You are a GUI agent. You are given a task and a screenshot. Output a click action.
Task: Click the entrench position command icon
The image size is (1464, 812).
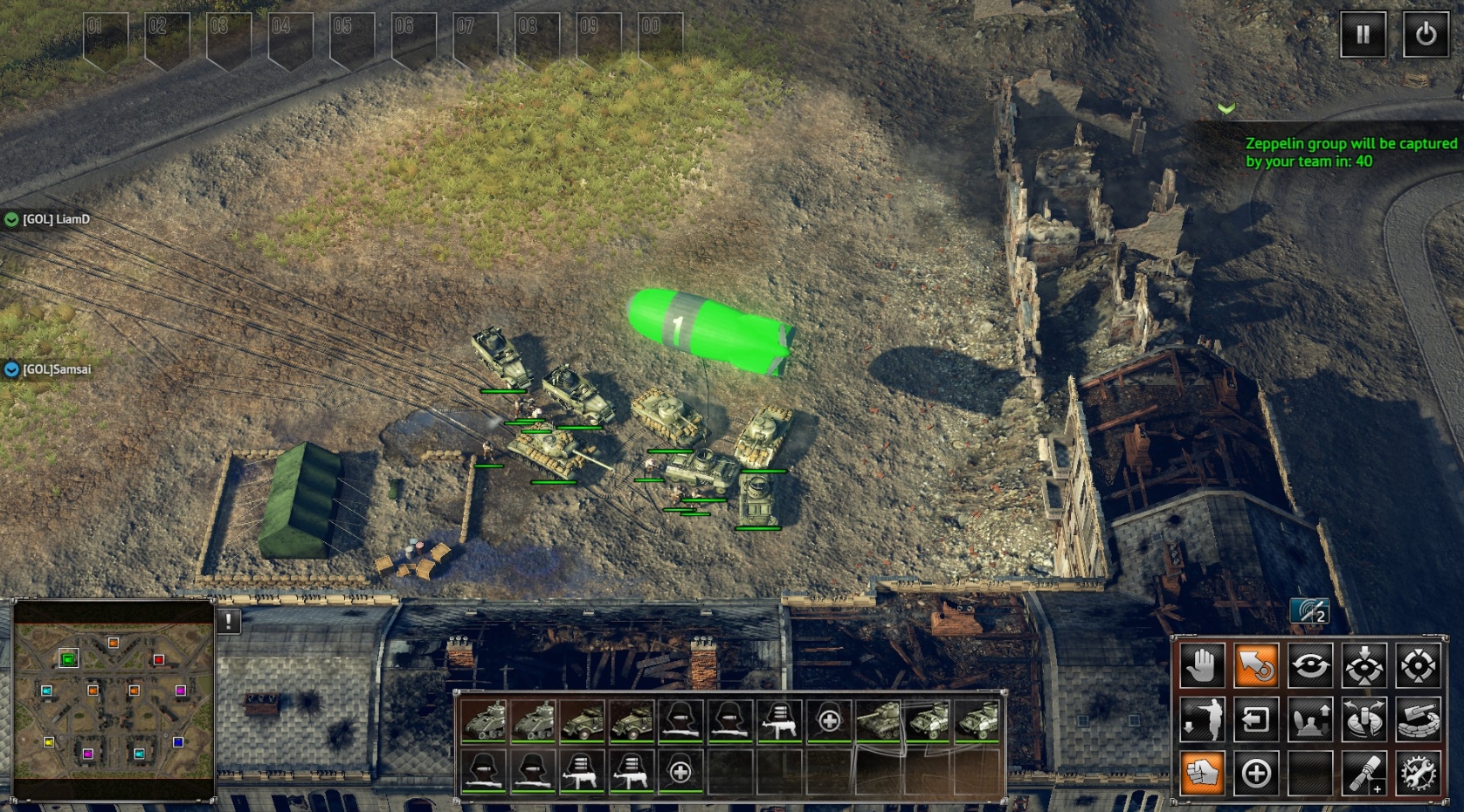click(x=1310, y=719)
